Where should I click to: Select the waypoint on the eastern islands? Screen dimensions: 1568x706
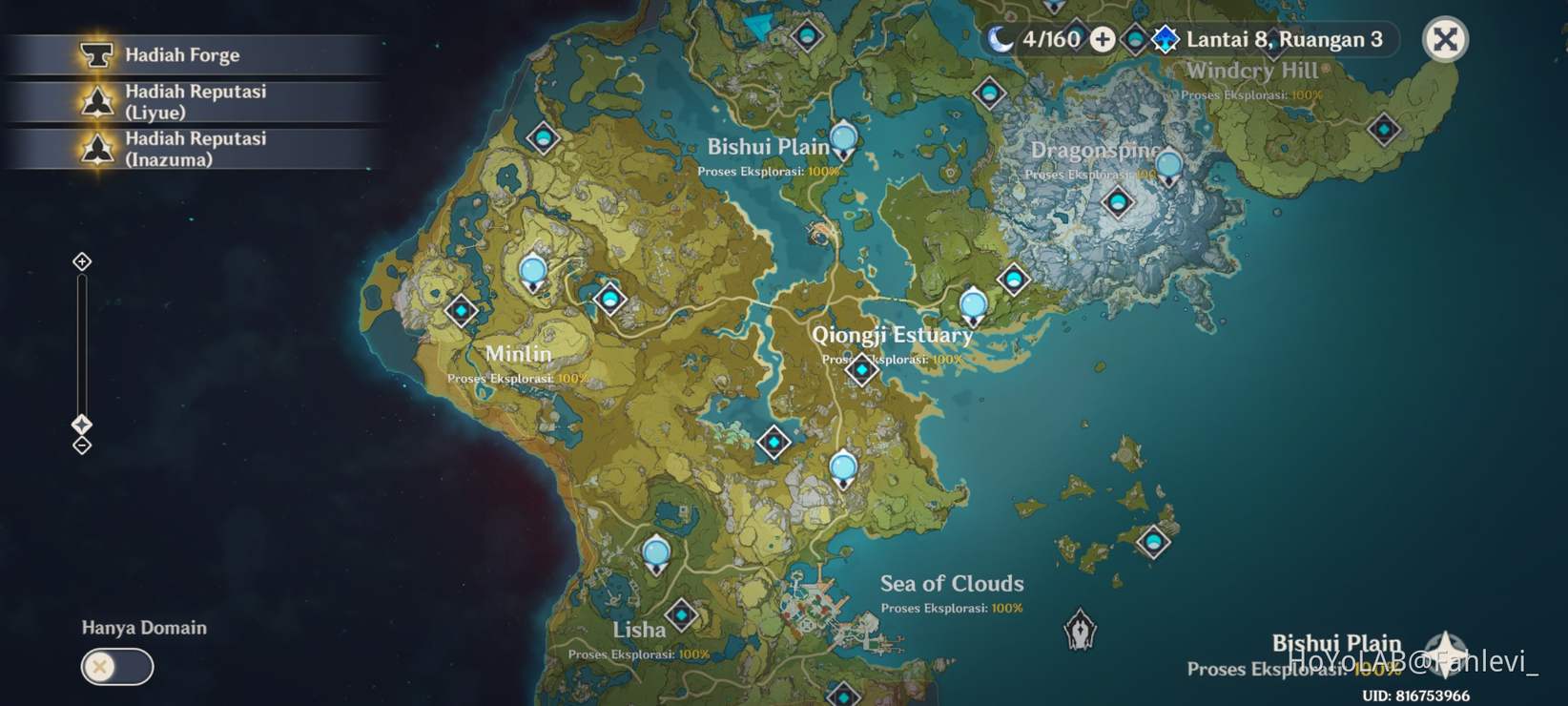[x=1153, y=542]
